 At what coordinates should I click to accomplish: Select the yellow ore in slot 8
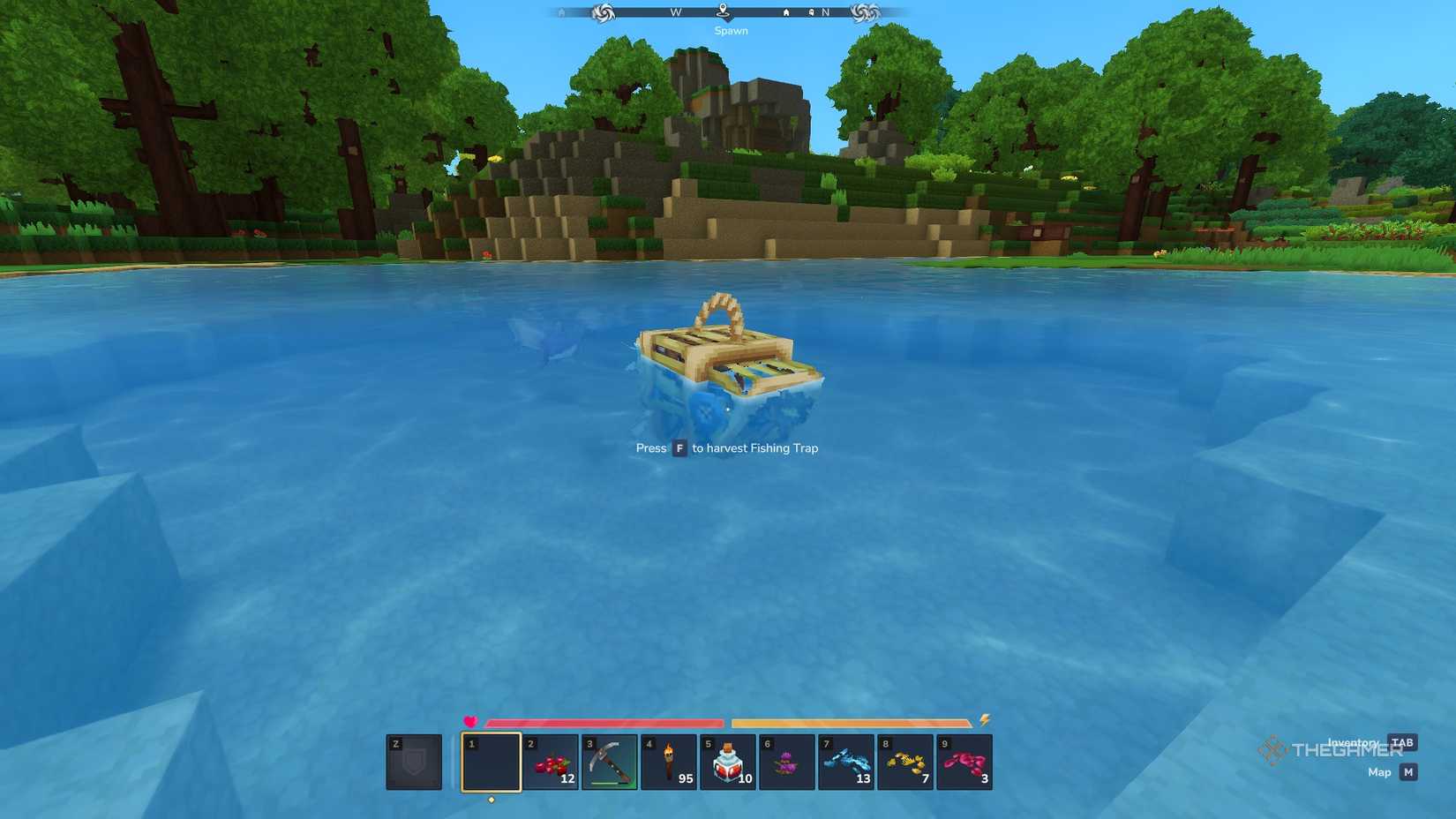pyautogui.click(x=905, y=763)
